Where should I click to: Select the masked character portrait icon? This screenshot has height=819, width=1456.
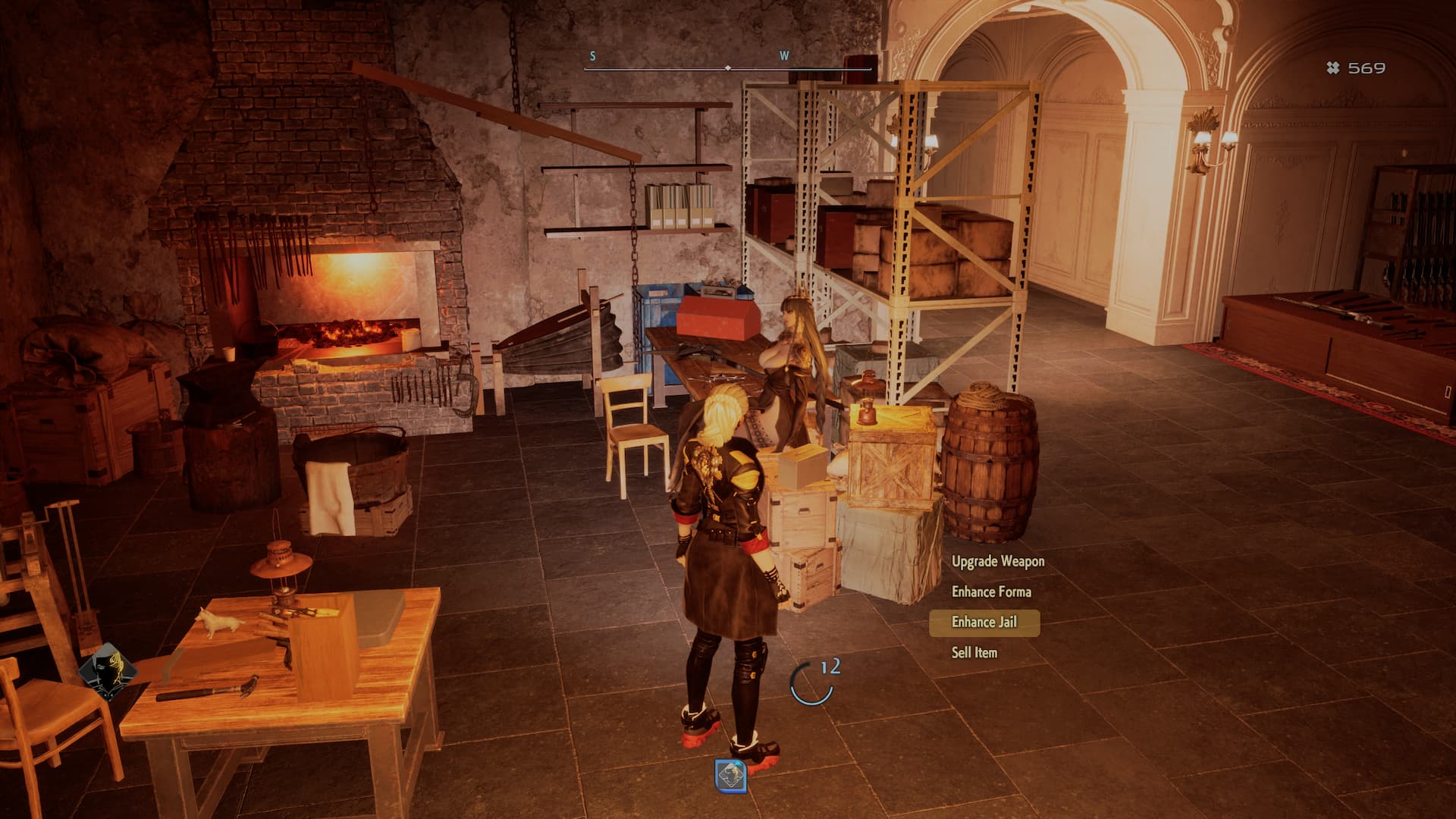click(x=107, y=672)
